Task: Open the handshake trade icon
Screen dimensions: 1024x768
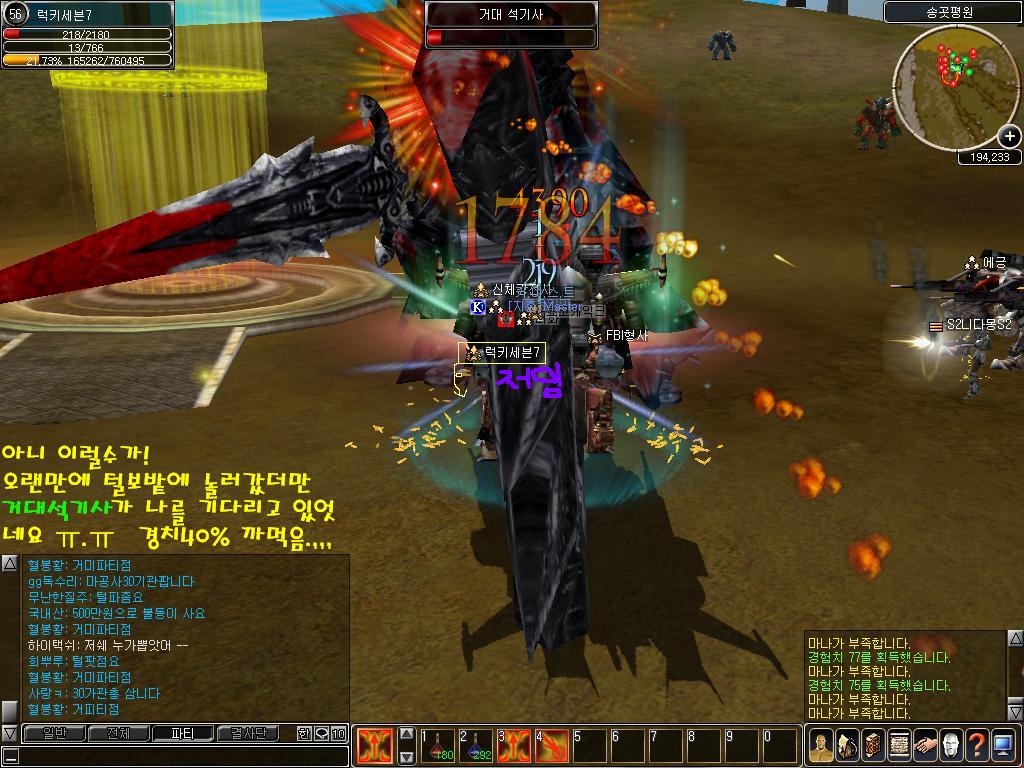Action: [925, 745]
